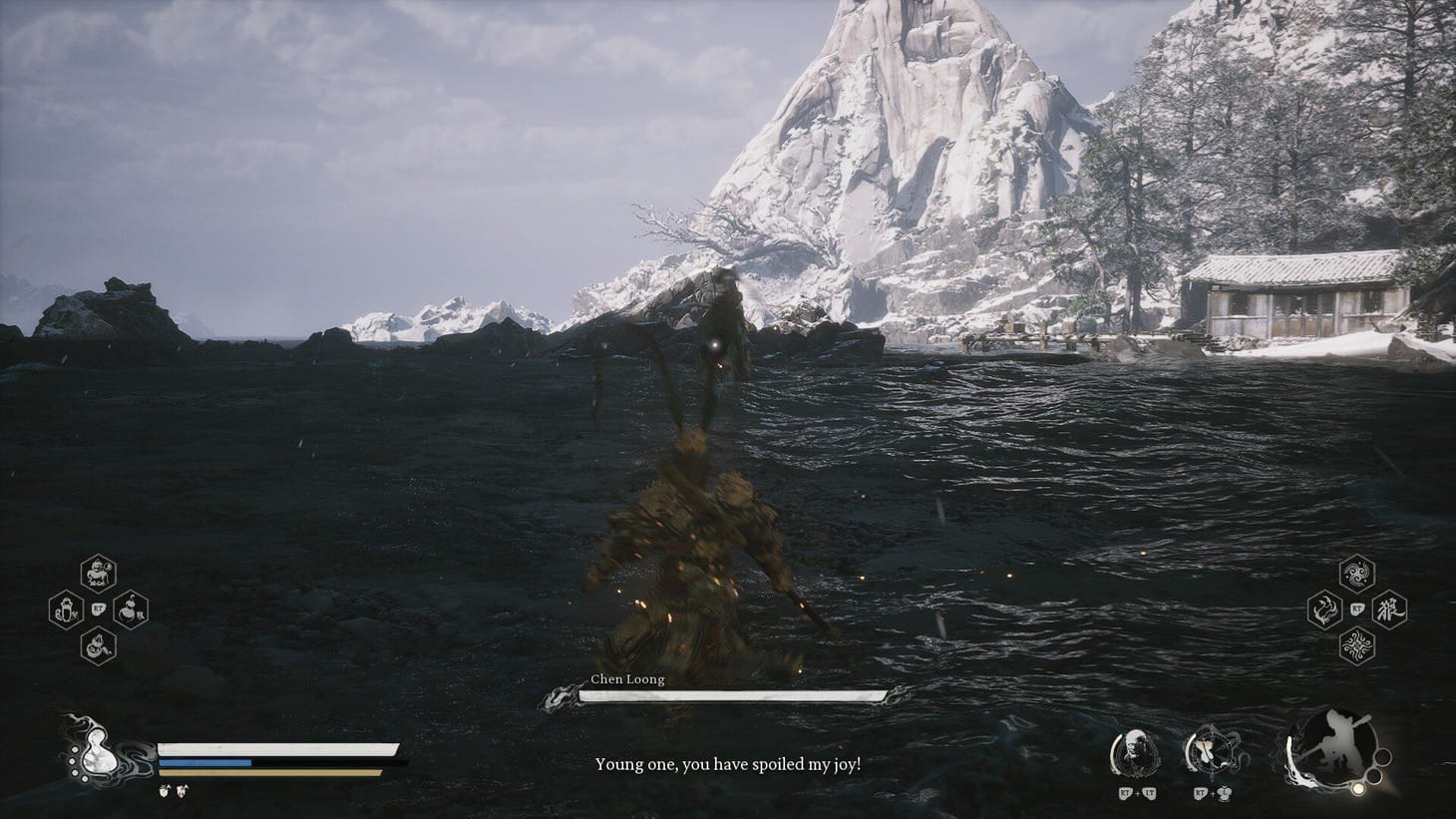Select the top hexagonal spirit summon icon
The height and width of the screenshot is (819, 1456).
(97, 574)
